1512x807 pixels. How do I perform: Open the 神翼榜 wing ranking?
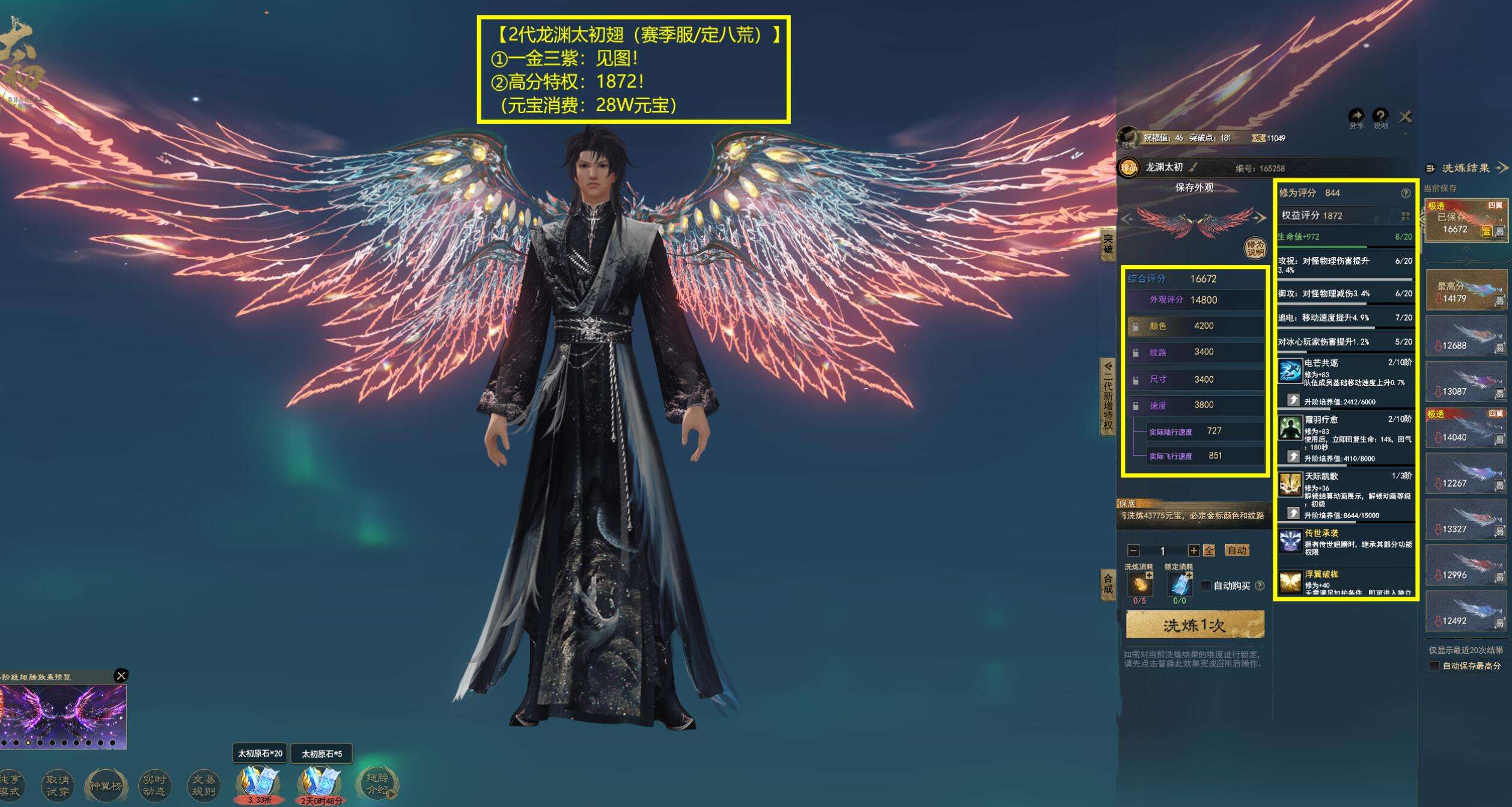(106, 785)
